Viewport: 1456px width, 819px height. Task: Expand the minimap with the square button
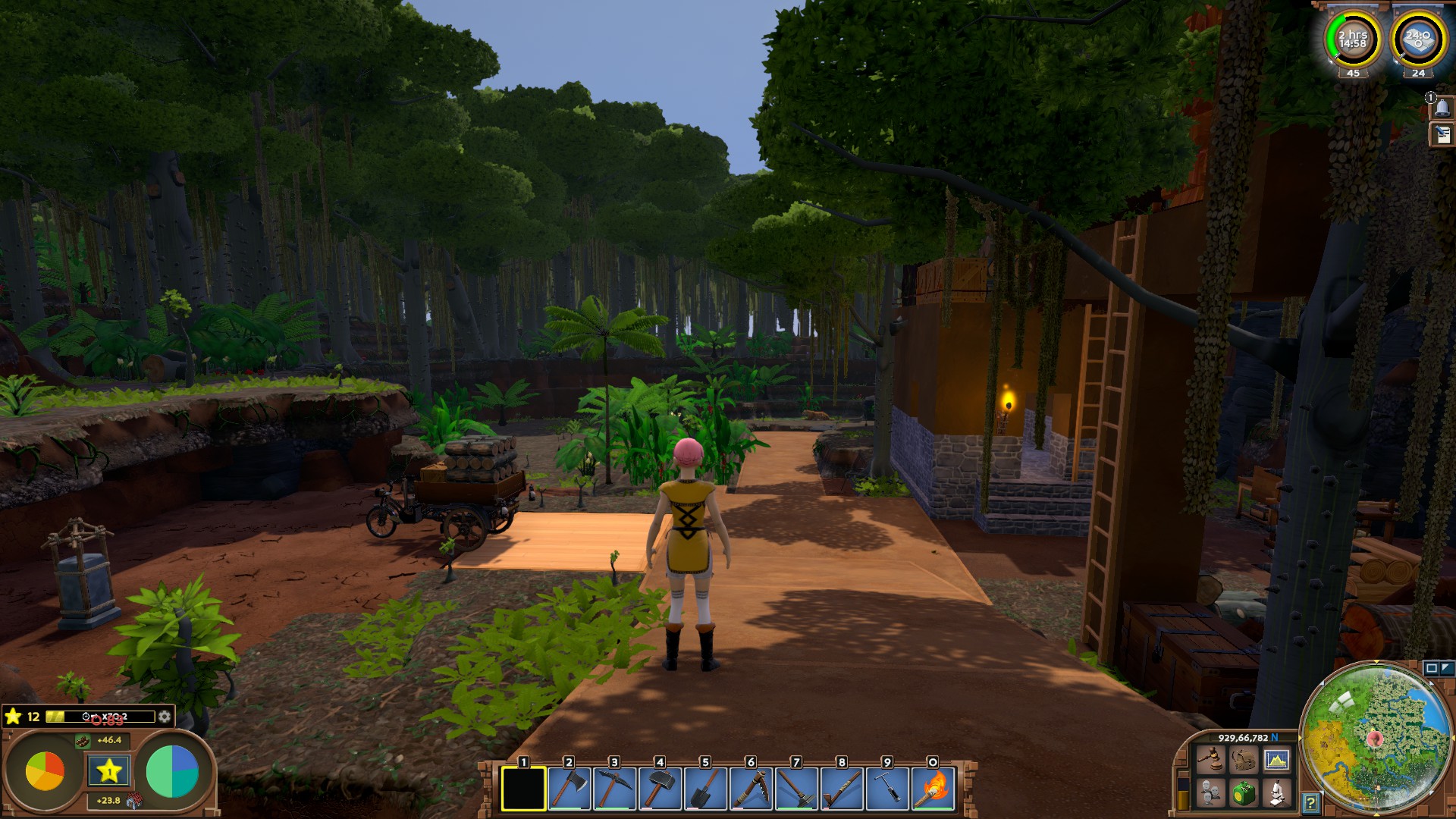[x=1431, y=668]
